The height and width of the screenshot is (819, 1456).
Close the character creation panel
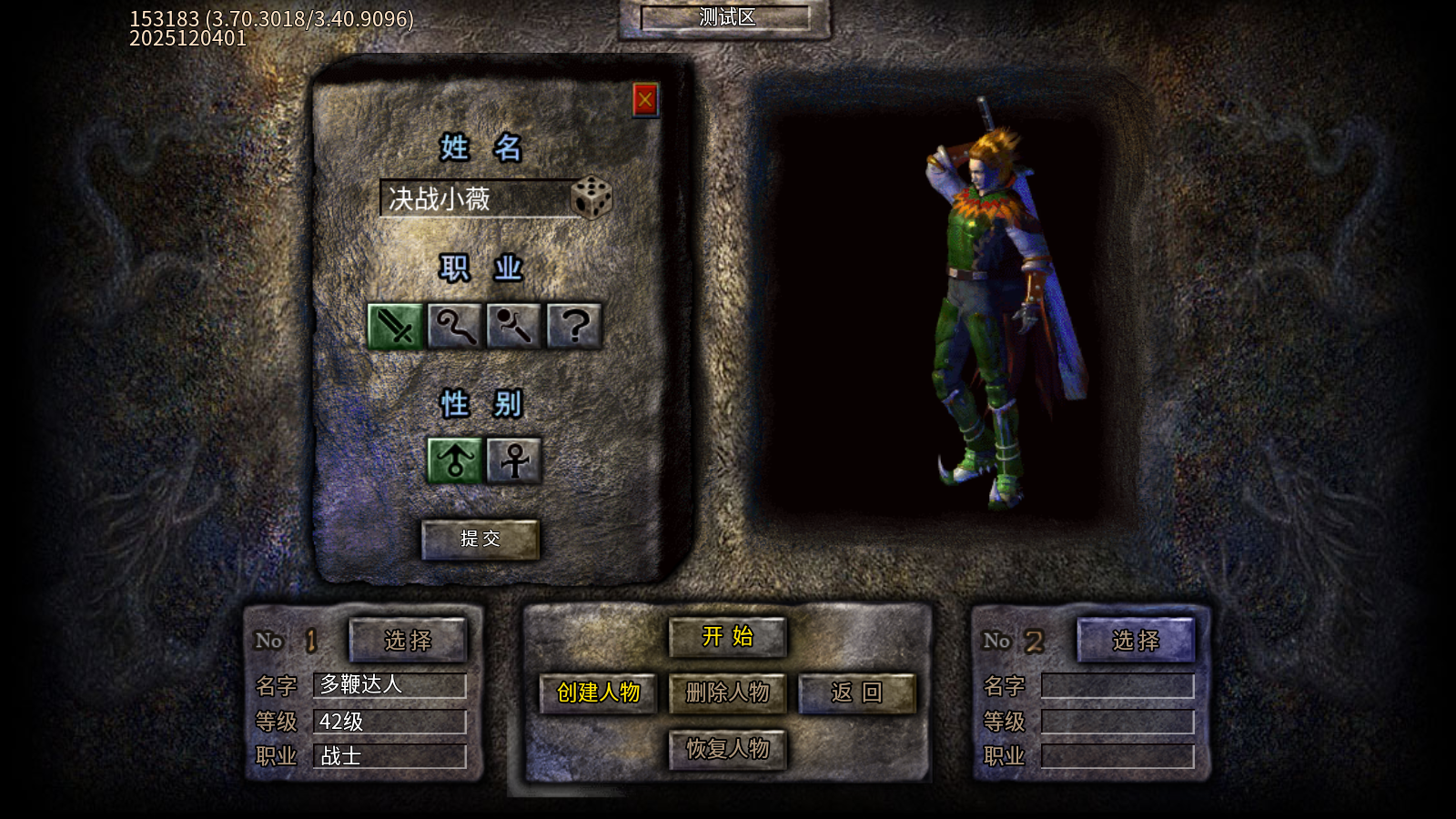tap(645, 99)
